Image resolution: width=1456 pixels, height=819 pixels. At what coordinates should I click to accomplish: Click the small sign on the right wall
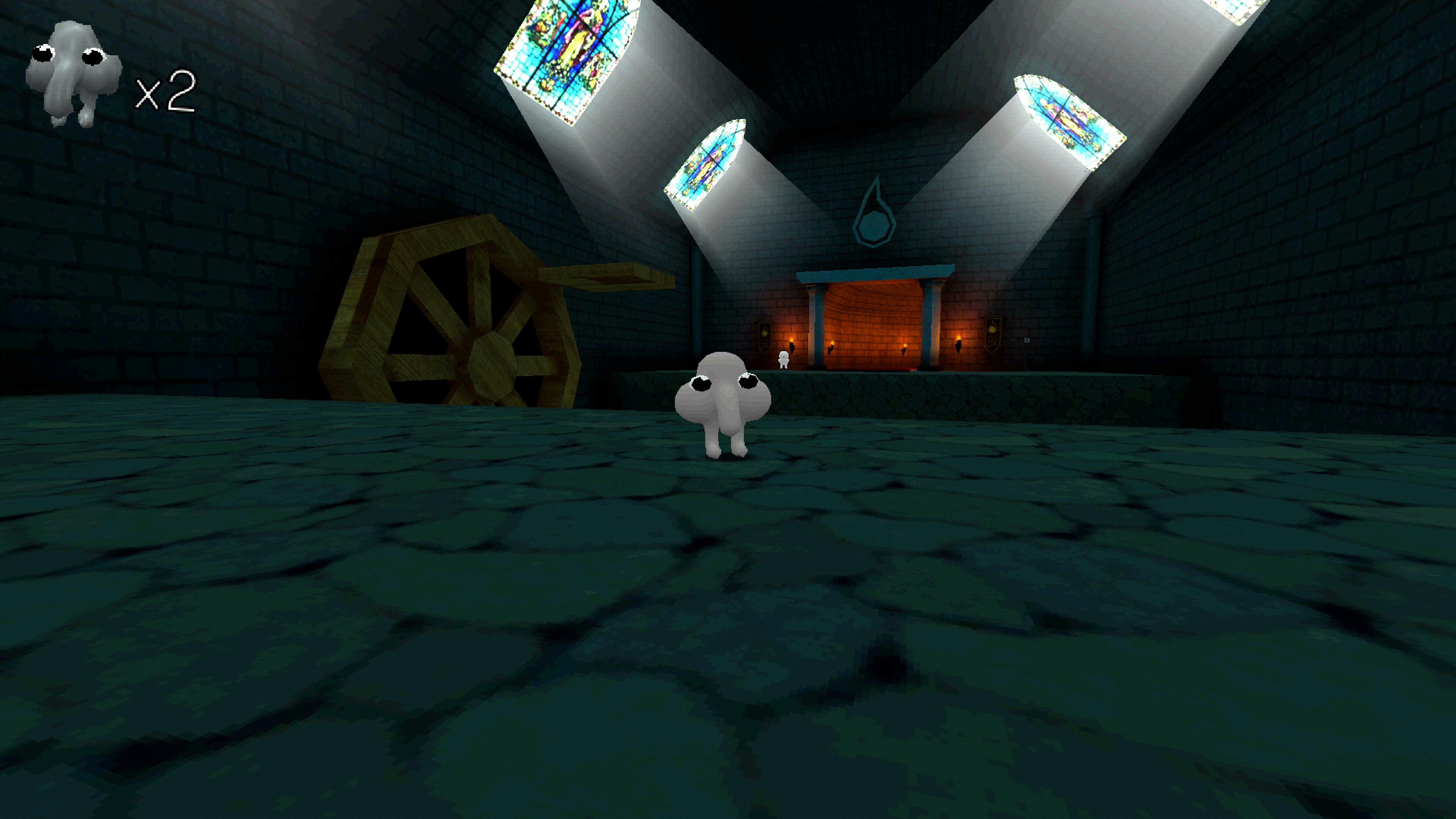coord(1027,341)
